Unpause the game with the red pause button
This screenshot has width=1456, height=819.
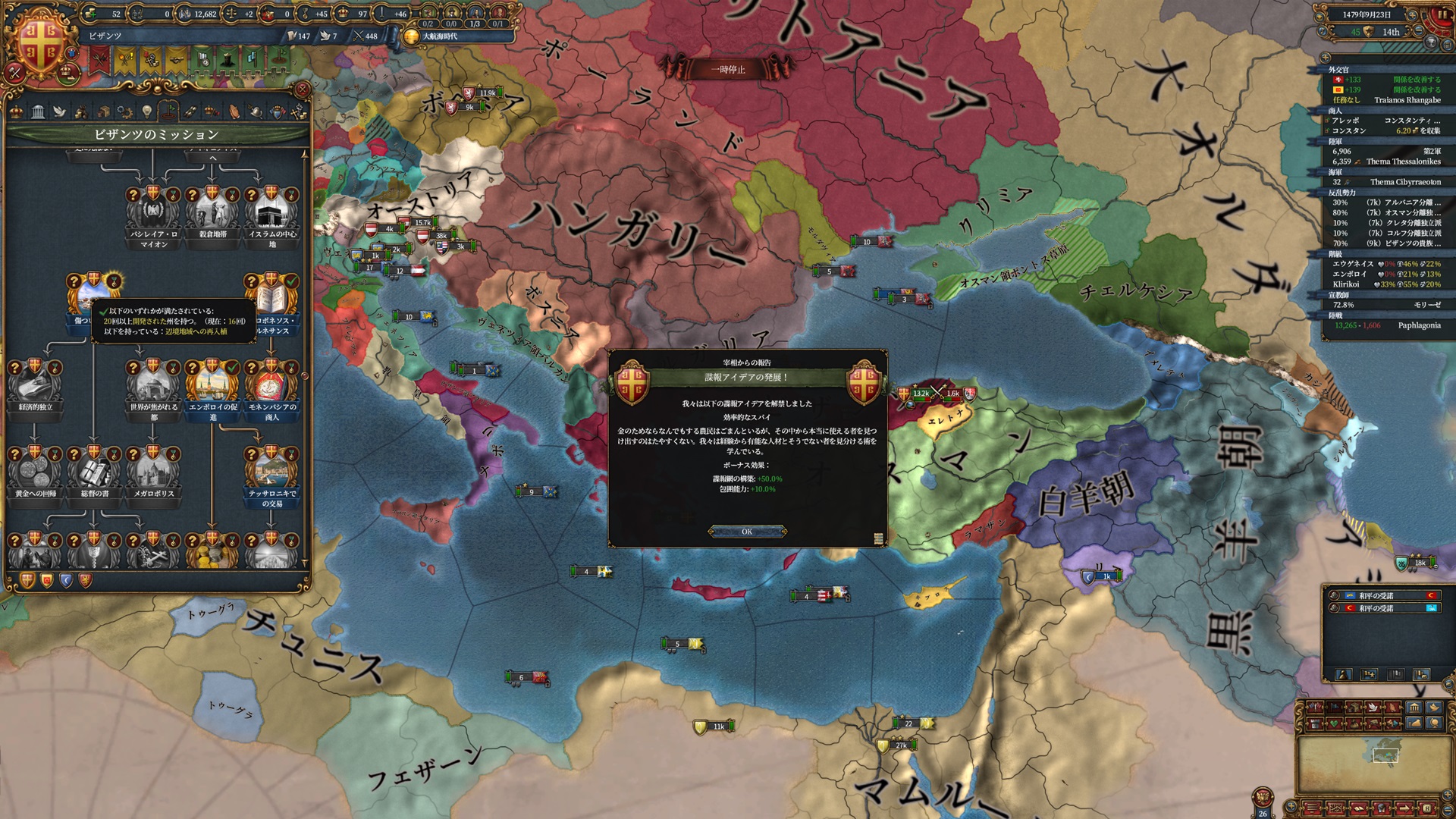1442,14
